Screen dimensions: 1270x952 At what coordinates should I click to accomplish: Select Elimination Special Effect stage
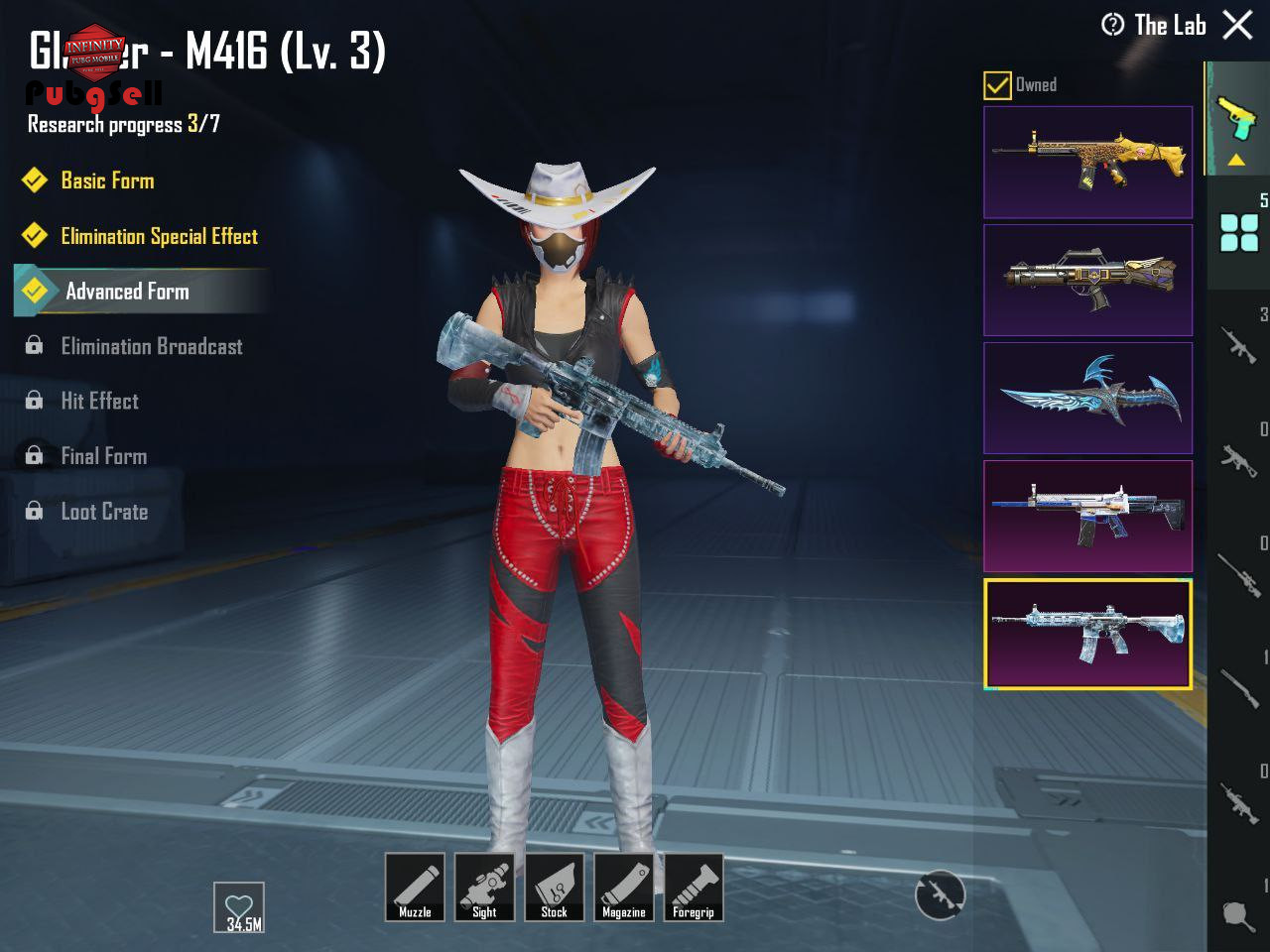pyautogui.click(x=159, y=236)
